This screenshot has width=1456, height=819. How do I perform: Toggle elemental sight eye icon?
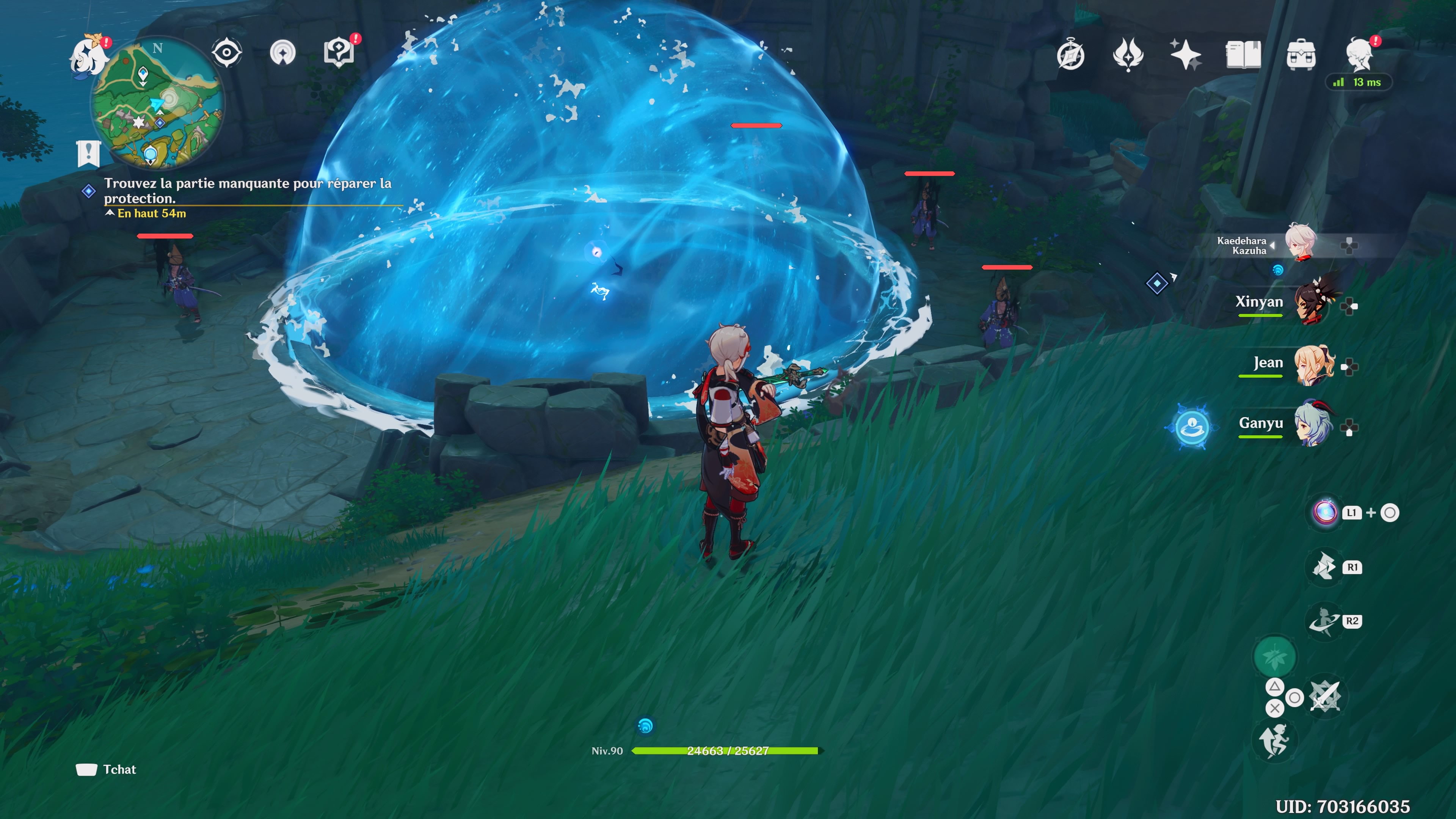[227, 53]
